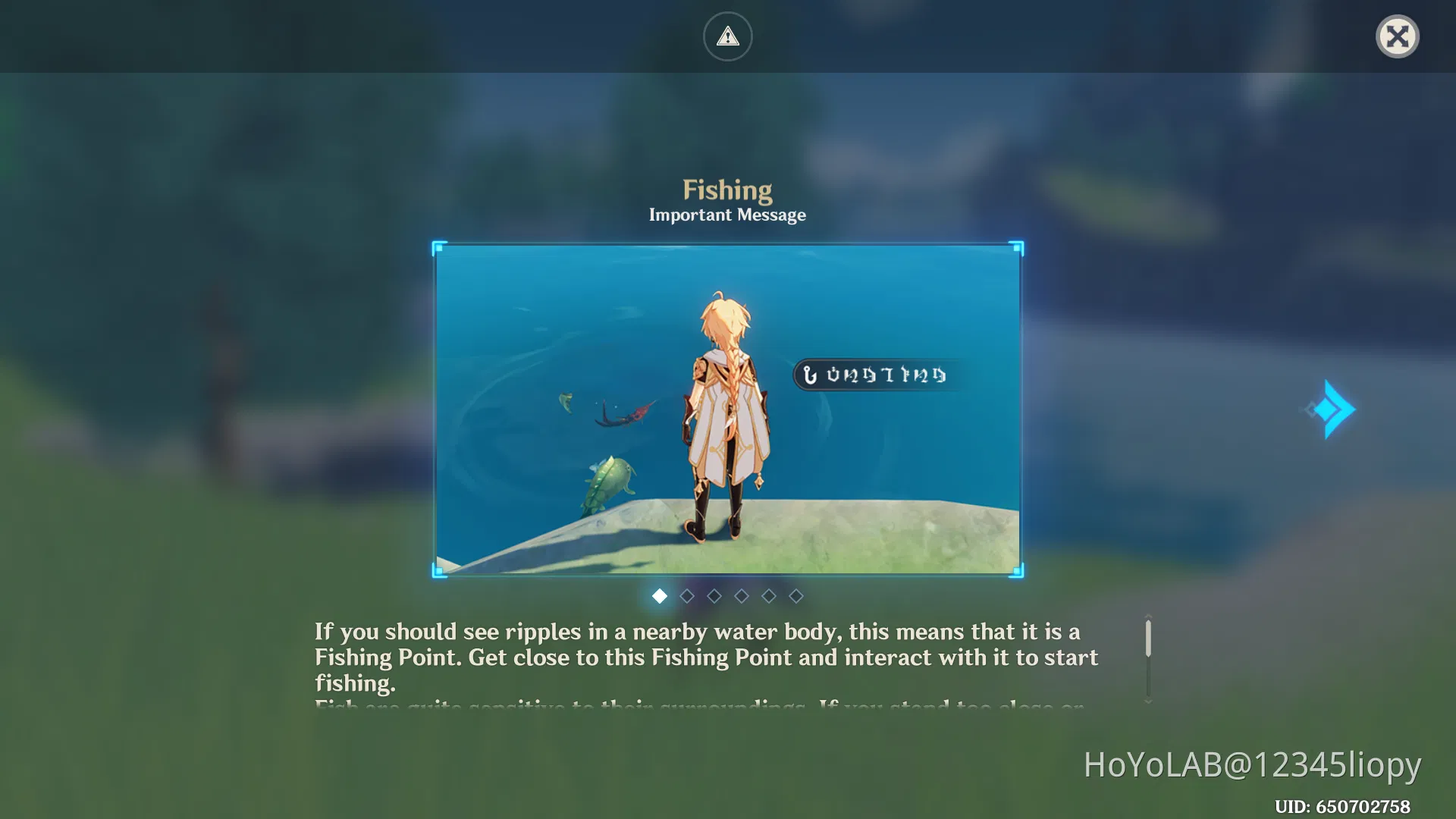
Task: Select the fifth page indicator dot
Action: pos(769,596)
